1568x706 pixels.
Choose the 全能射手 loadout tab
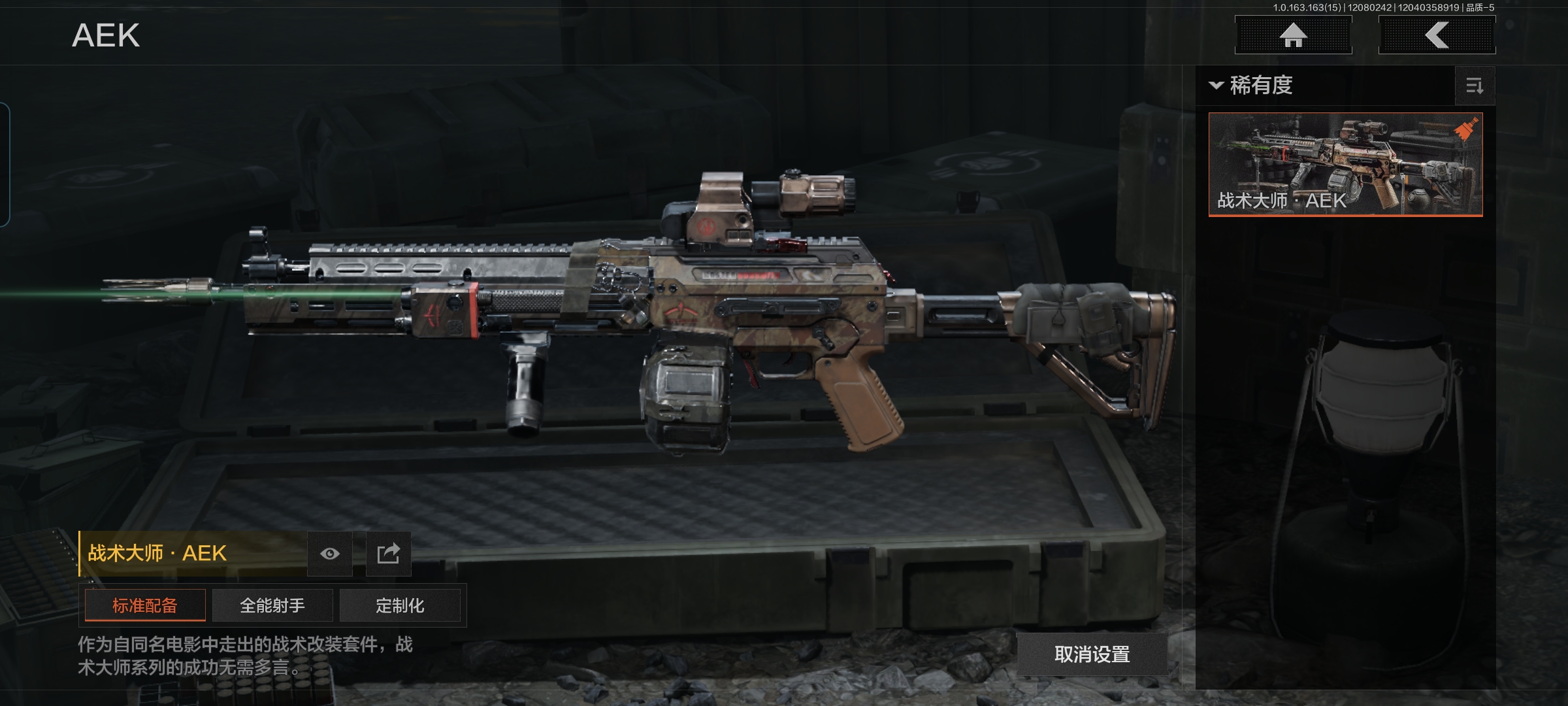[x=272, y=605]
